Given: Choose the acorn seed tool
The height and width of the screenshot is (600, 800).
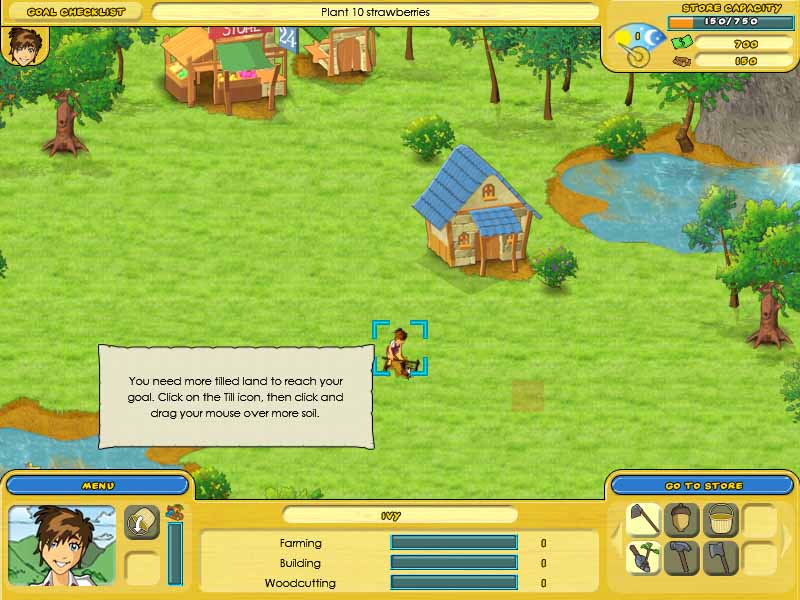Looking at the screenshot, I should coord(682,520).
